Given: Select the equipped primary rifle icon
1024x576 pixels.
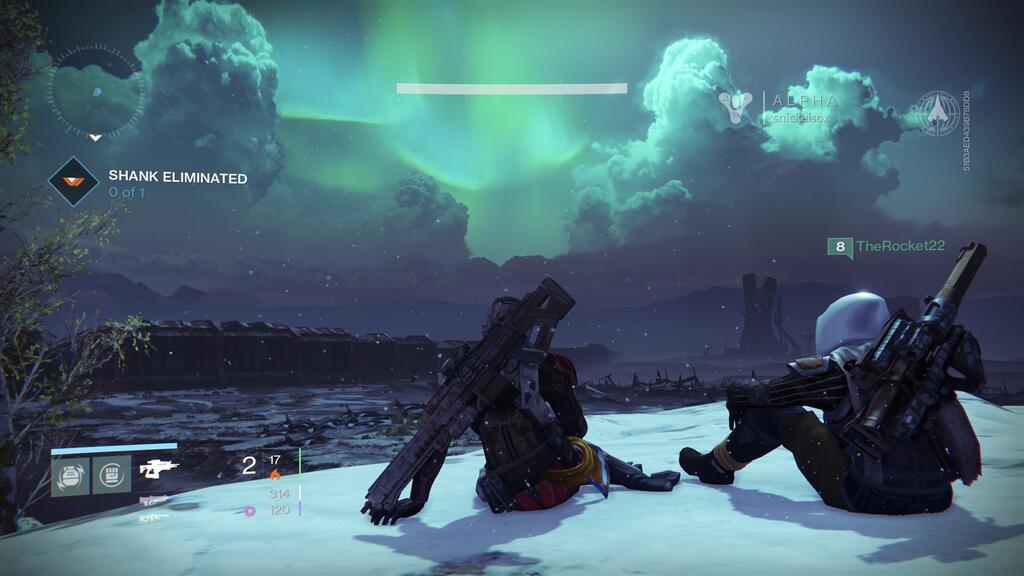Looking at the screenshot, I should [x=159, y=469].
